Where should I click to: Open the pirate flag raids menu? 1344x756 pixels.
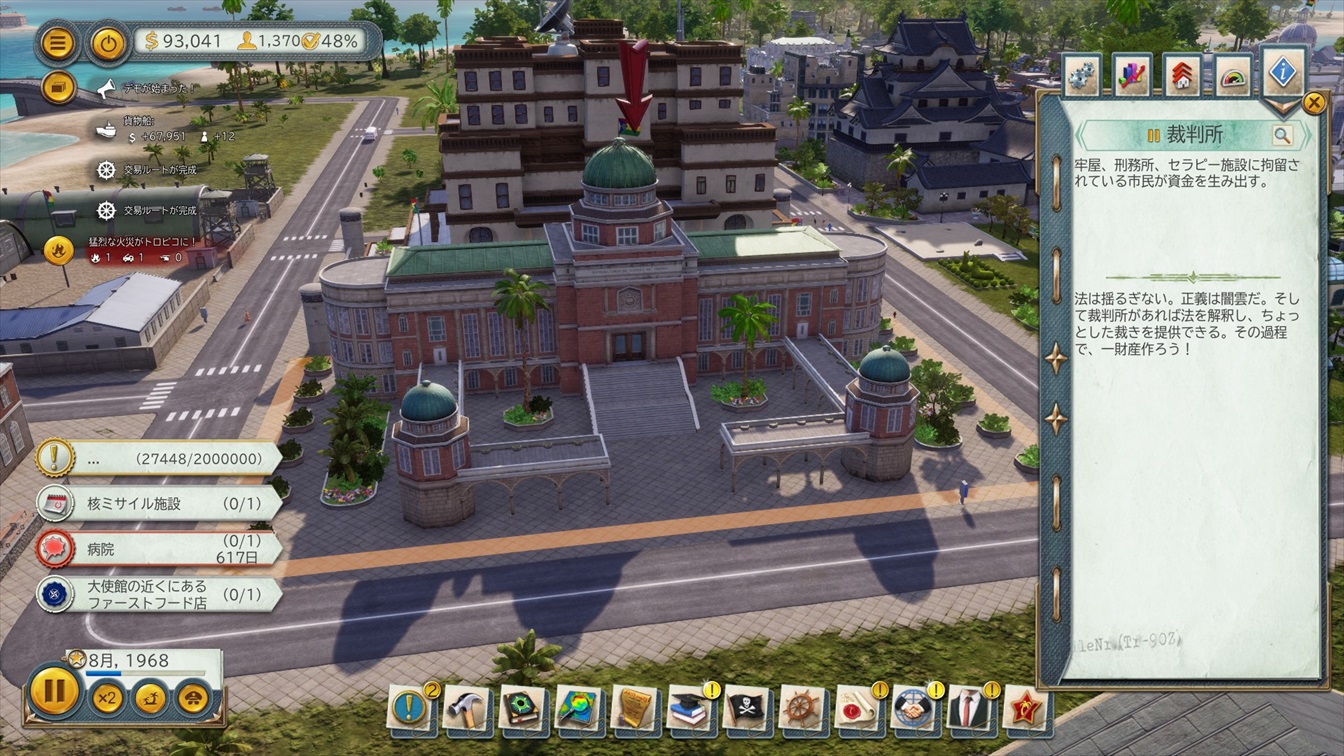pos(746,708)
